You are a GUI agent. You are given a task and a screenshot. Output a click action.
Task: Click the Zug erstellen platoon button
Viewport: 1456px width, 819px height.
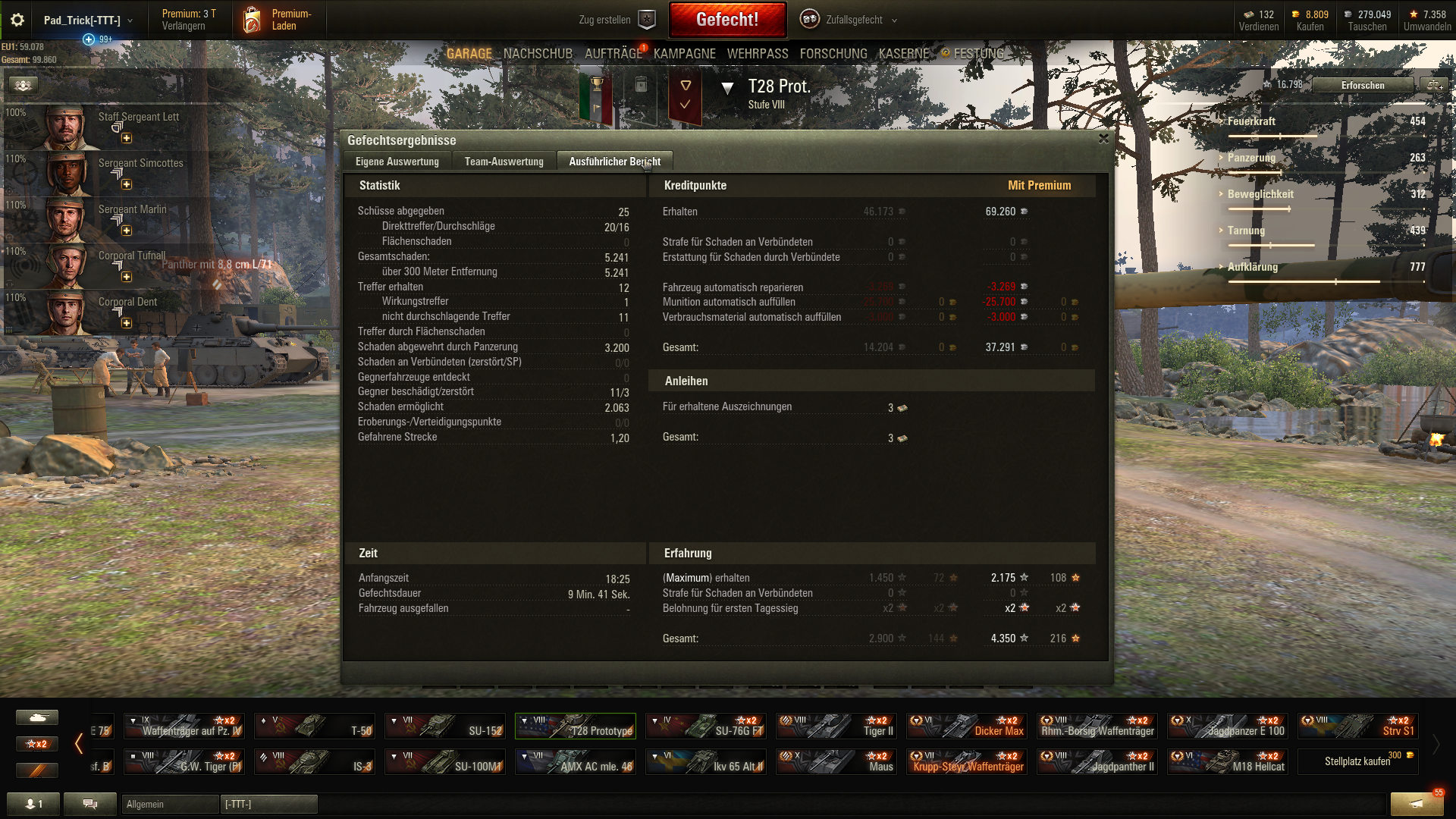[x=615, y=20]
